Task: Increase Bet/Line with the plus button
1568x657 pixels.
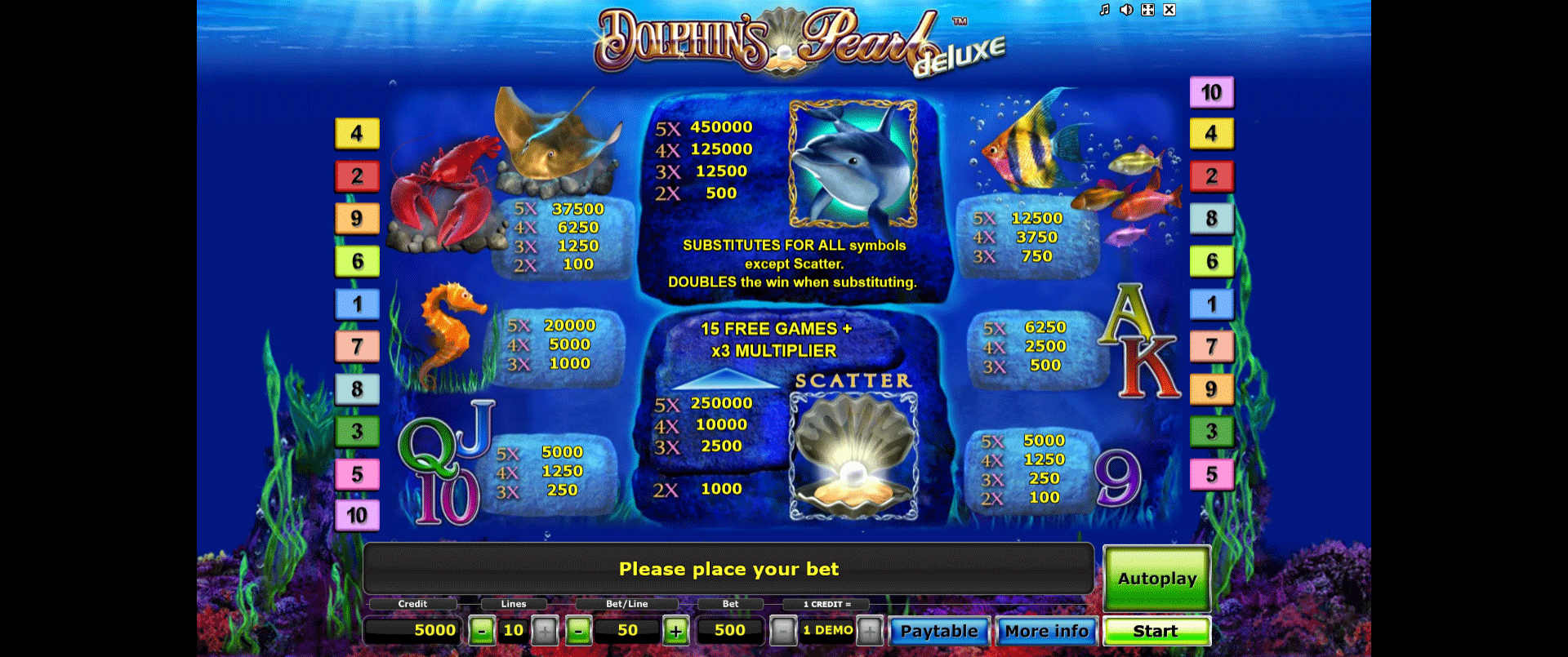Action: point(675,630)
